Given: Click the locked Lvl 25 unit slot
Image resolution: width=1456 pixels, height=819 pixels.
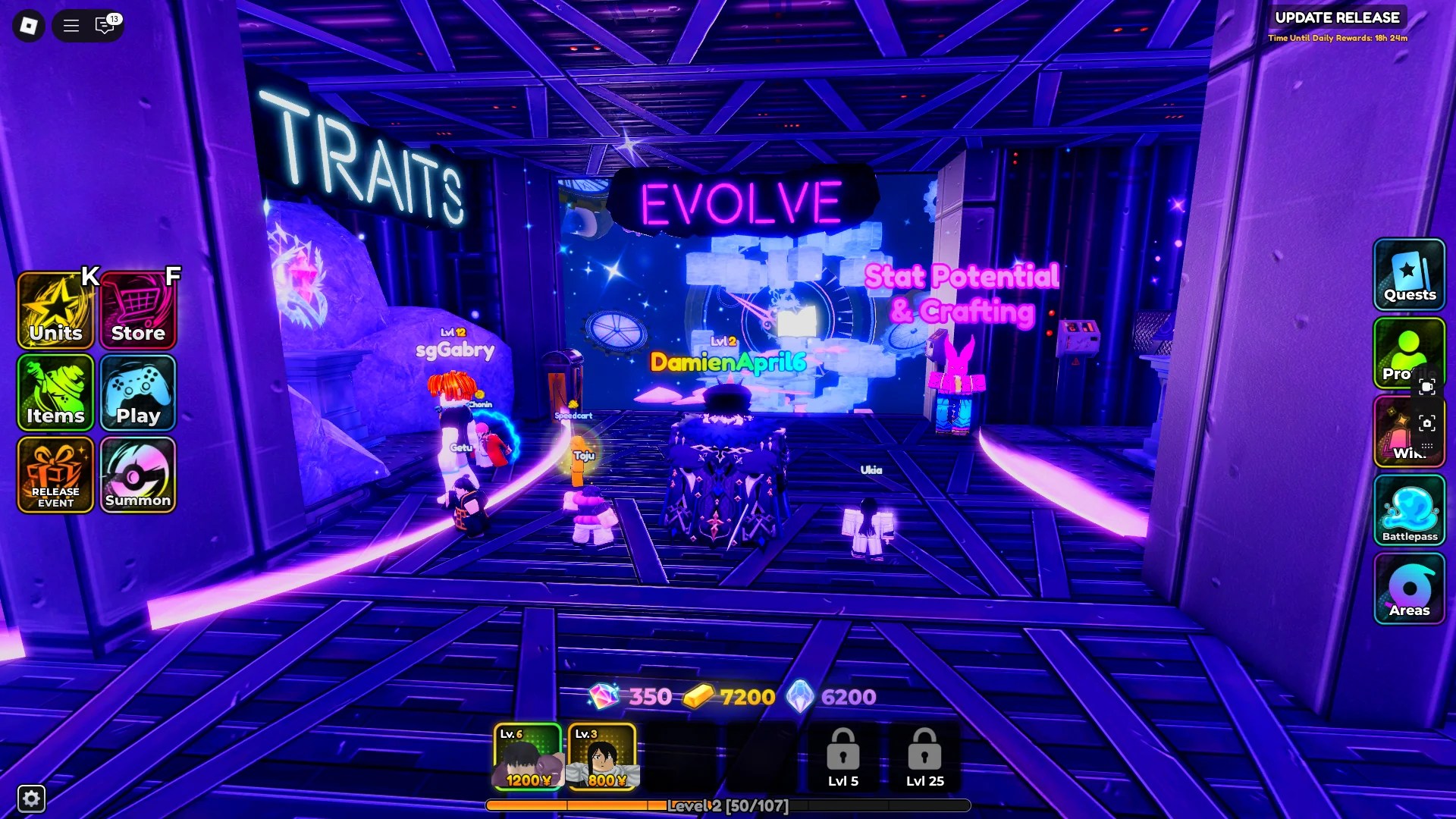Looking at the screenshot, I should [924, 756].
